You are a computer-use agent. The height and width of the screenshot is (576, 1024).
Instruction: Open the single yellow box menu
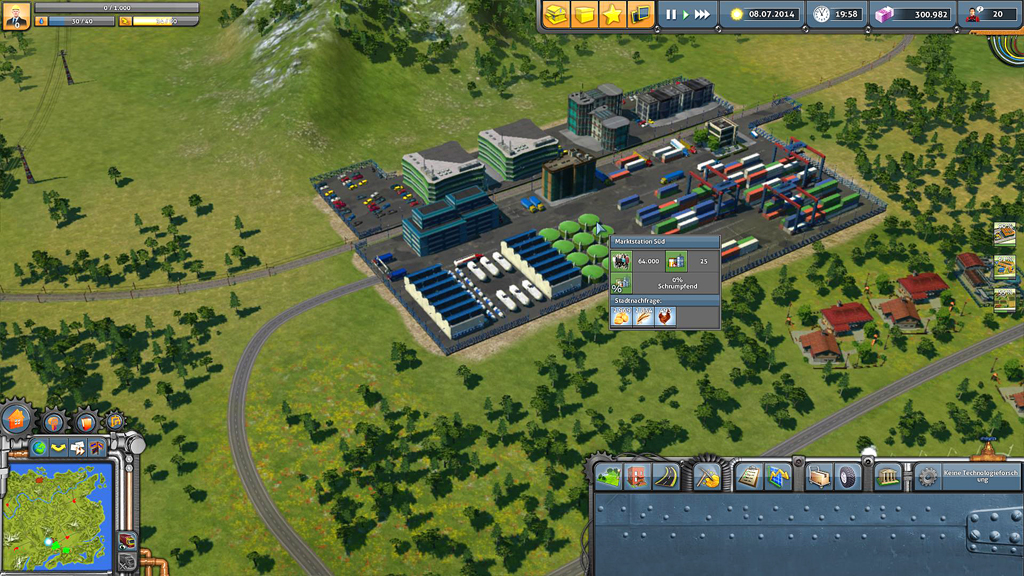pyautogui.click(x=585, y=14)
